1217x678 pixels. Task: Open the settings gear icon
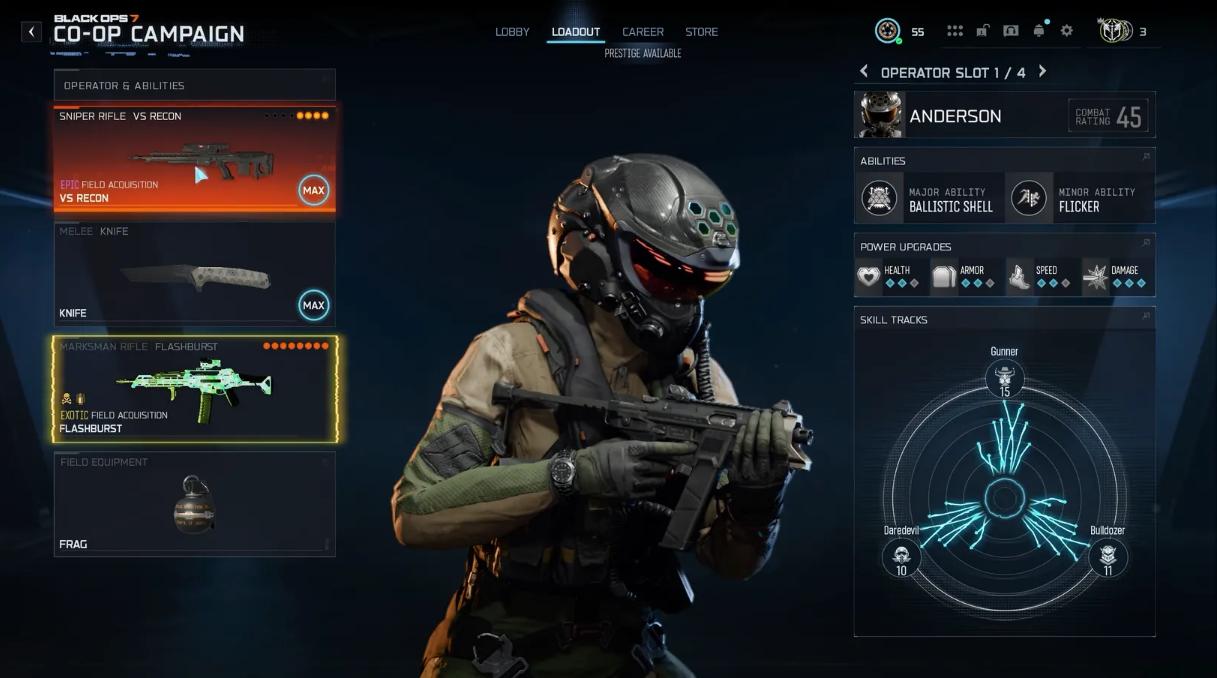click(1067, 31)
